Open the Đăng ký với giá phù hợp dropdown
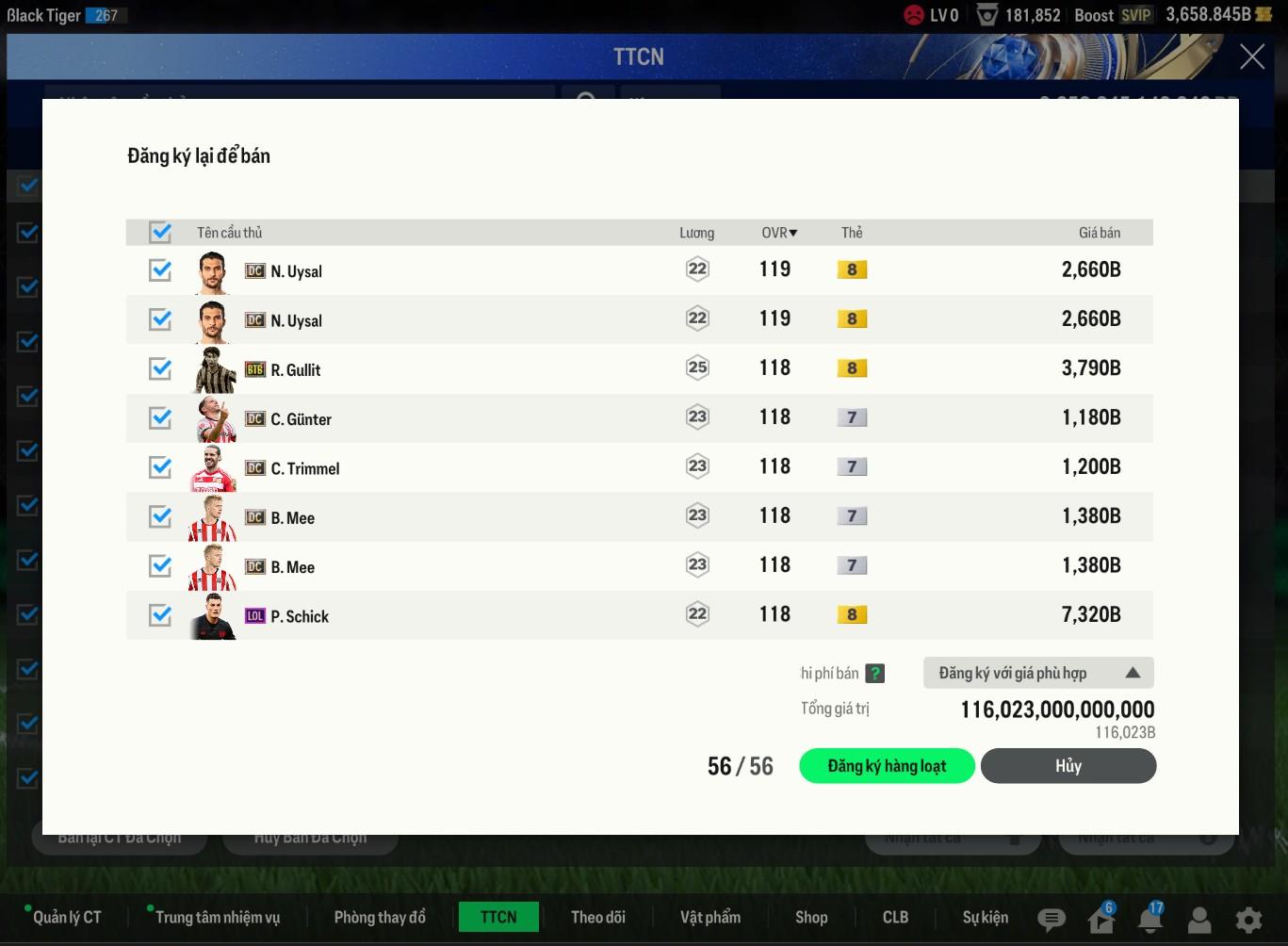 (1038, 673)
